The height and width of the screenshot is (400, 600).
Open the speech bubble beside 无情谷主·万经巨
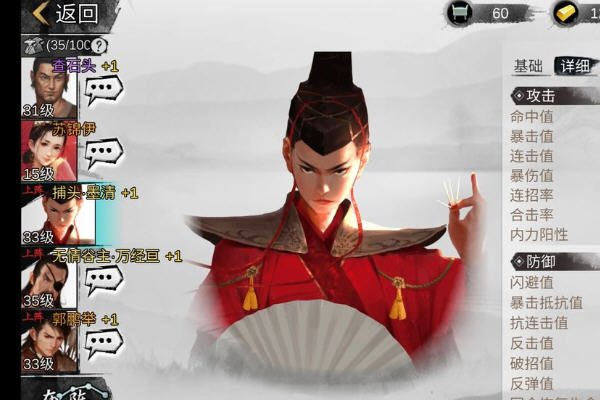tap(103, 279)
